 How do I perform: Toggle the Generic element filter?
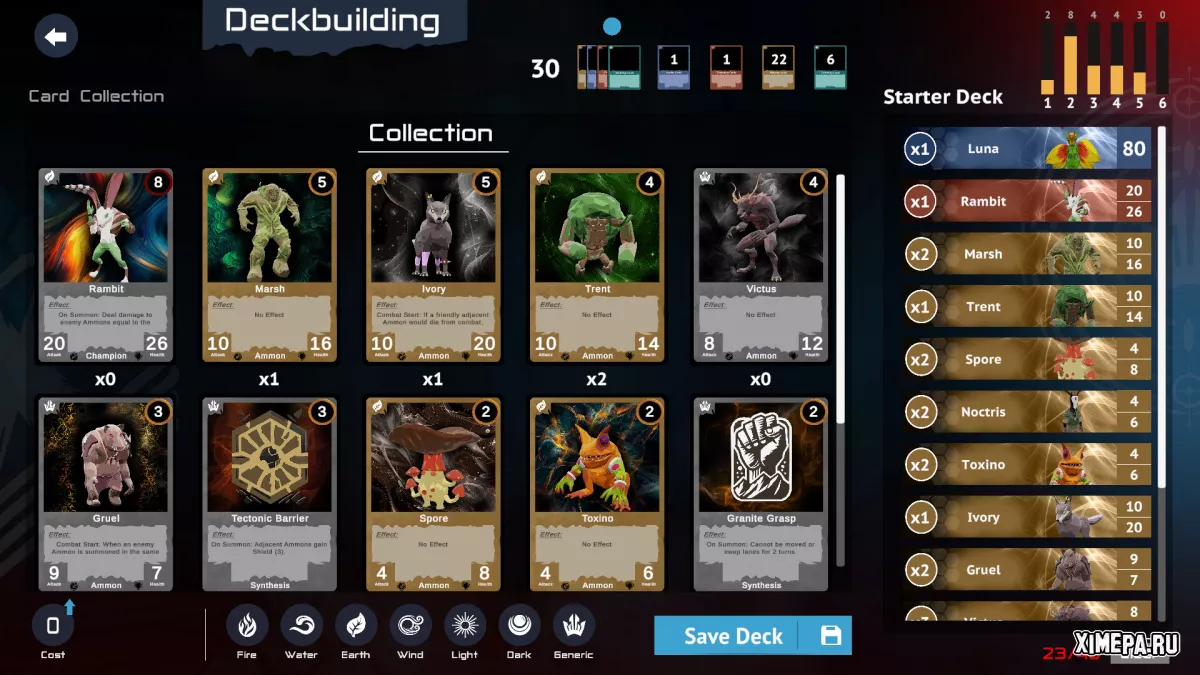click(x=574, y=626)
